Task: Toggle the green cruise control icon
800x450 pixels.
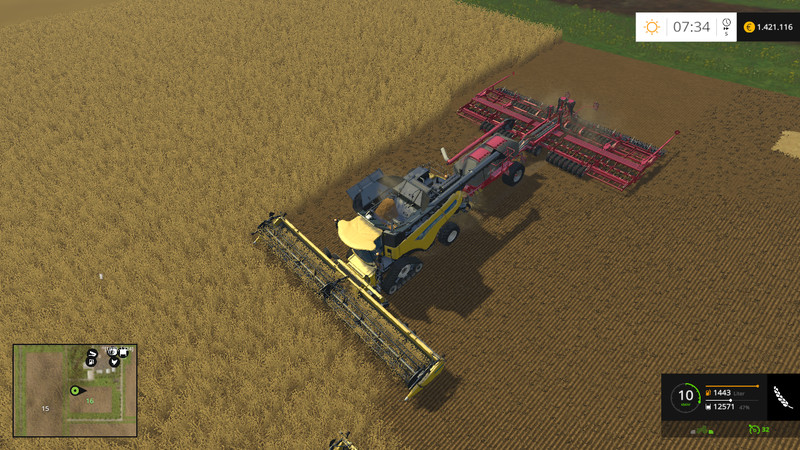Action: (x=753, y=430)
